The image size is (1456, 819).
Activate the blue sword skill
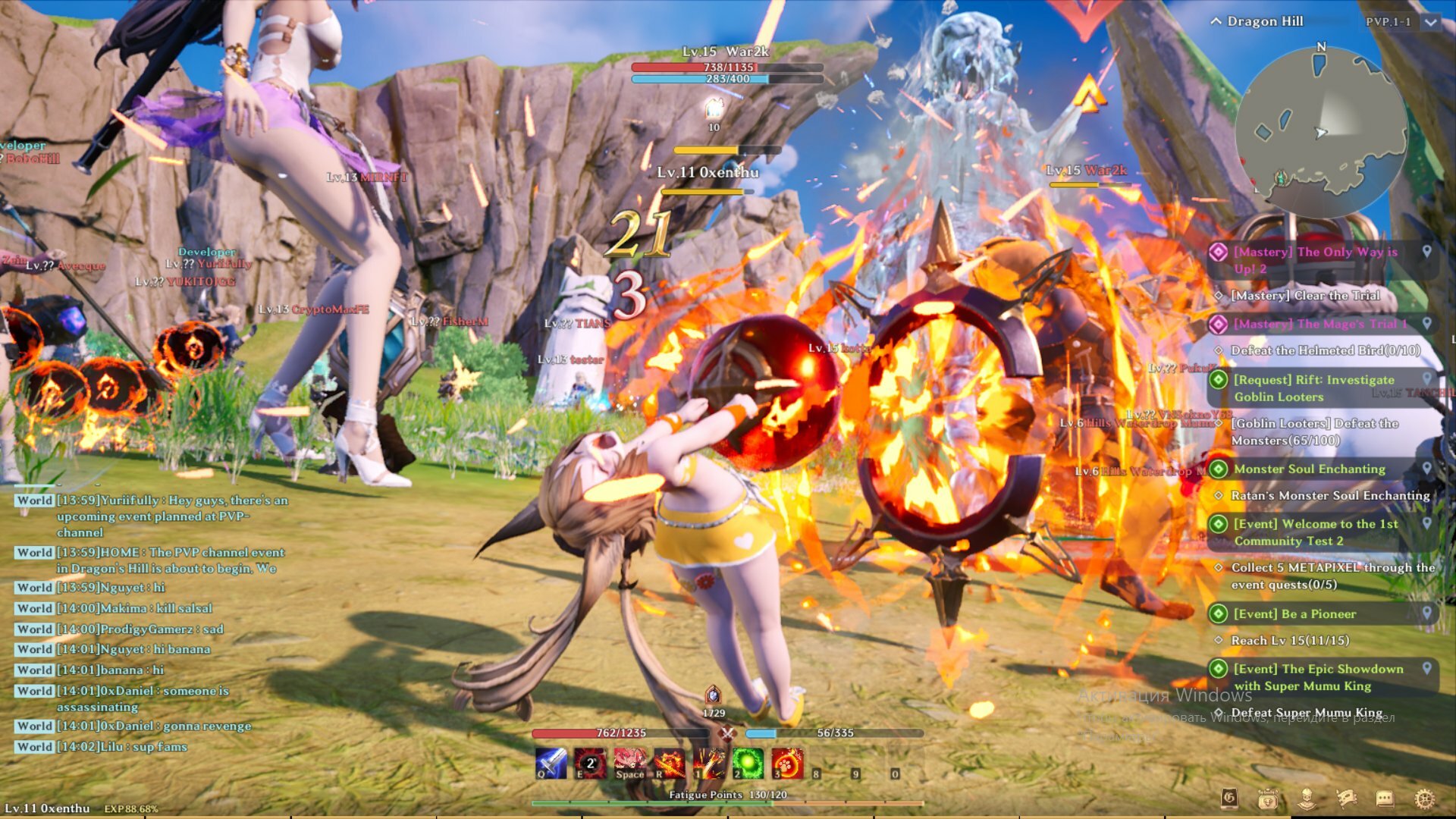point(551,763)
